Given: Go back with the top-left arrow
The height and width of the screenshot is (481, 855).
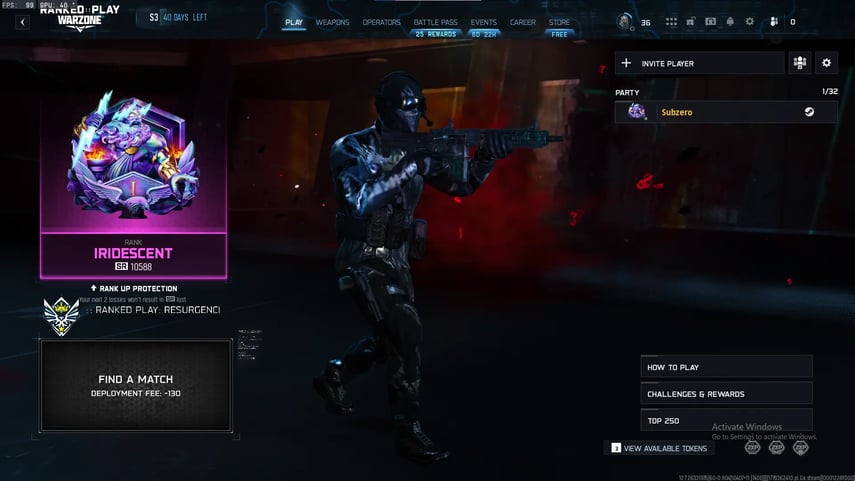Looking at the screenshot, I should point(22,22).
